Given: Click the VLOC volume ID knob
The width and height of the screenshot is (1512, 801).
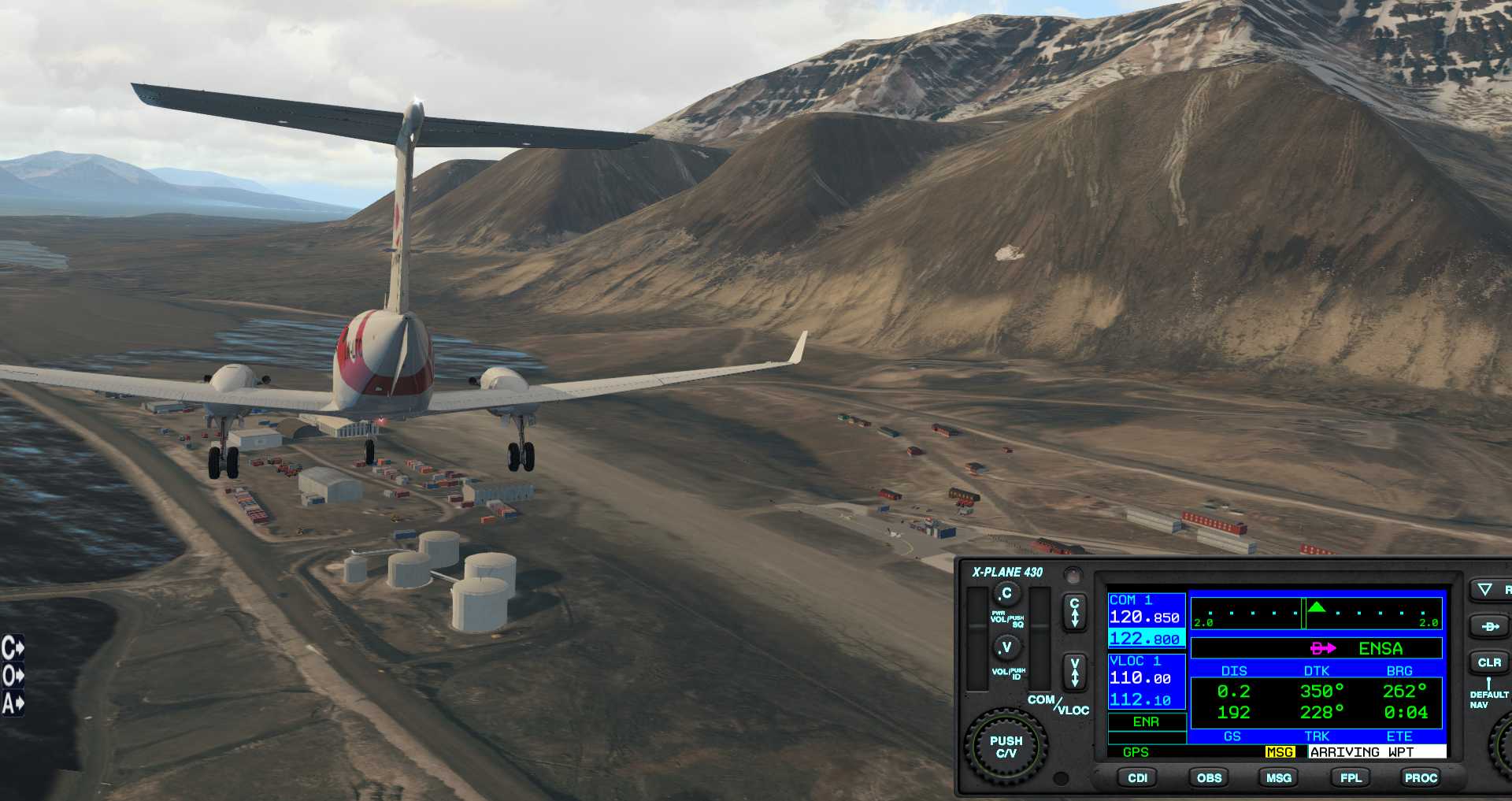Looking at the screenshot, I should tap(1006, 648).
